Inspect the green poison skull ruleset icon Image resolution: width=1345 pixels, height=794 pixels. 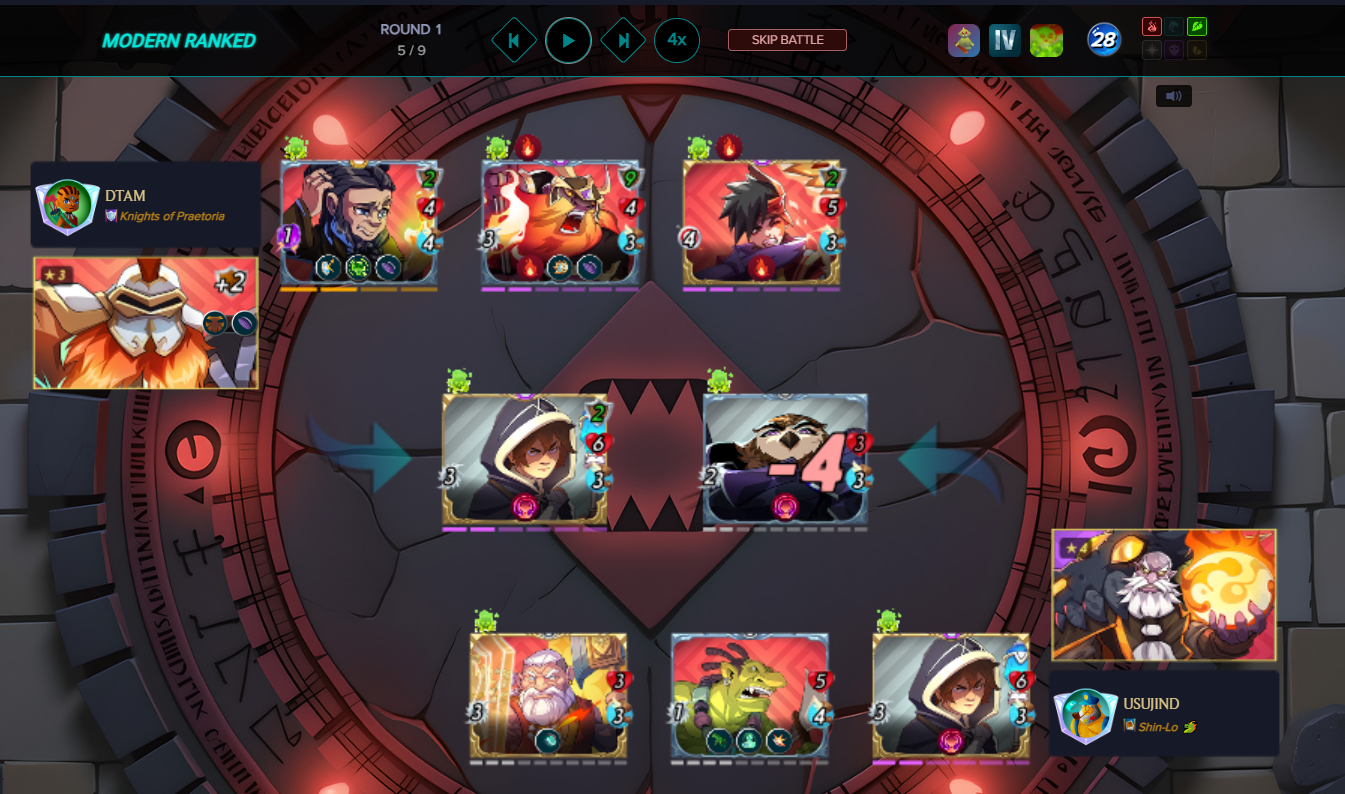pos(1046,41)
